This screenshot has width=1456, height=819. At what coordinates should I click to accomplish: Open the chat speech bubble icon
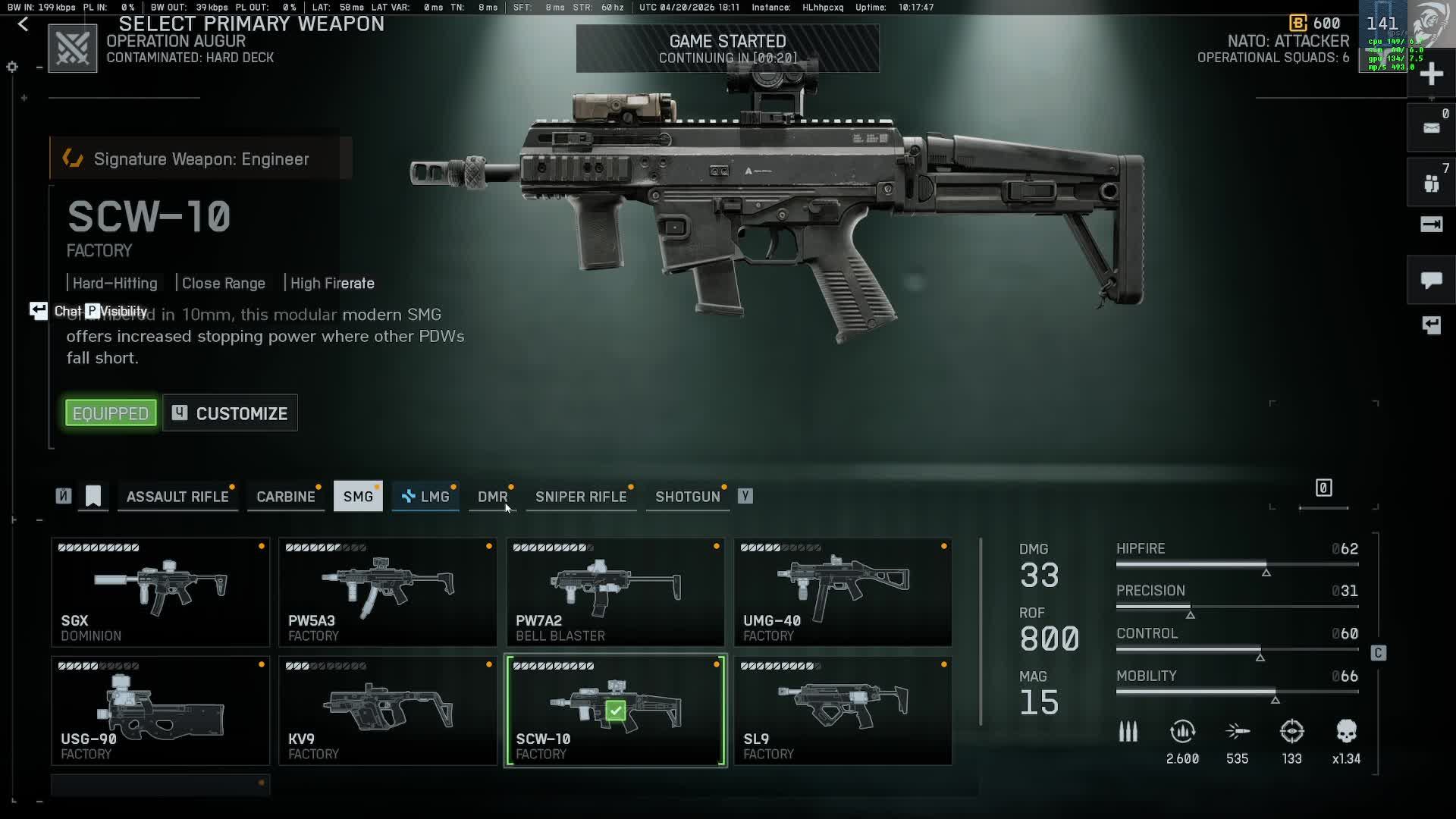(1431, 281)
